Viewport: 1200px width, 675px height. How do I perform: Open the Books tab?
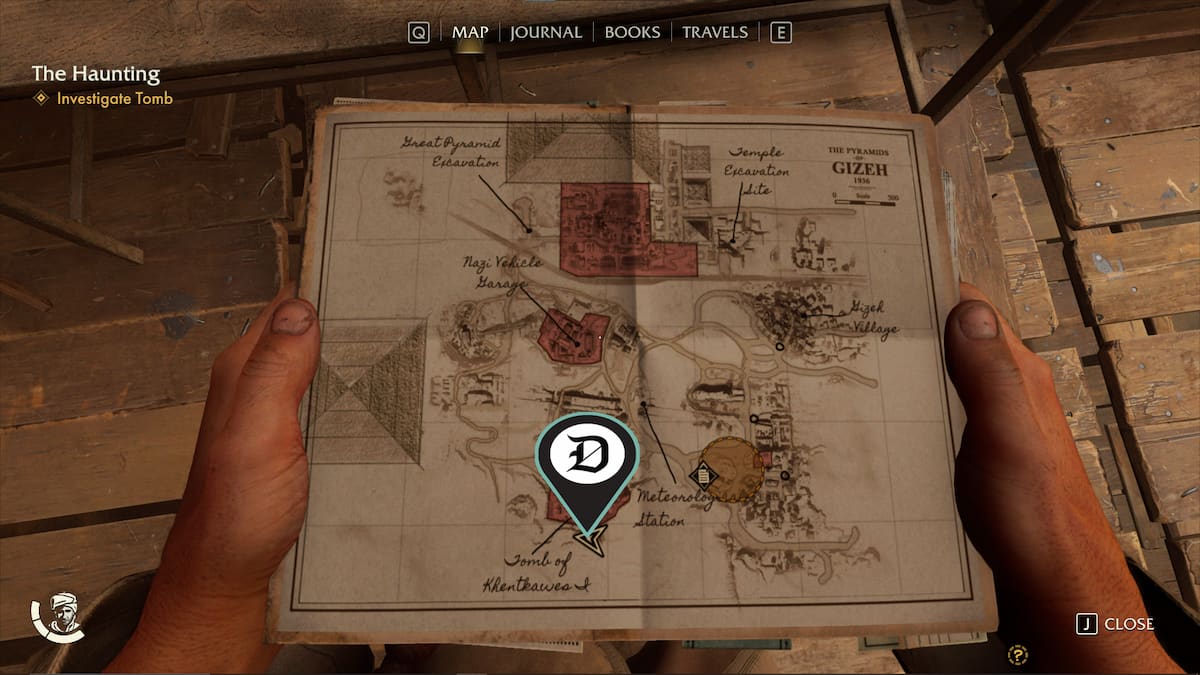click(x=632, y=32)
